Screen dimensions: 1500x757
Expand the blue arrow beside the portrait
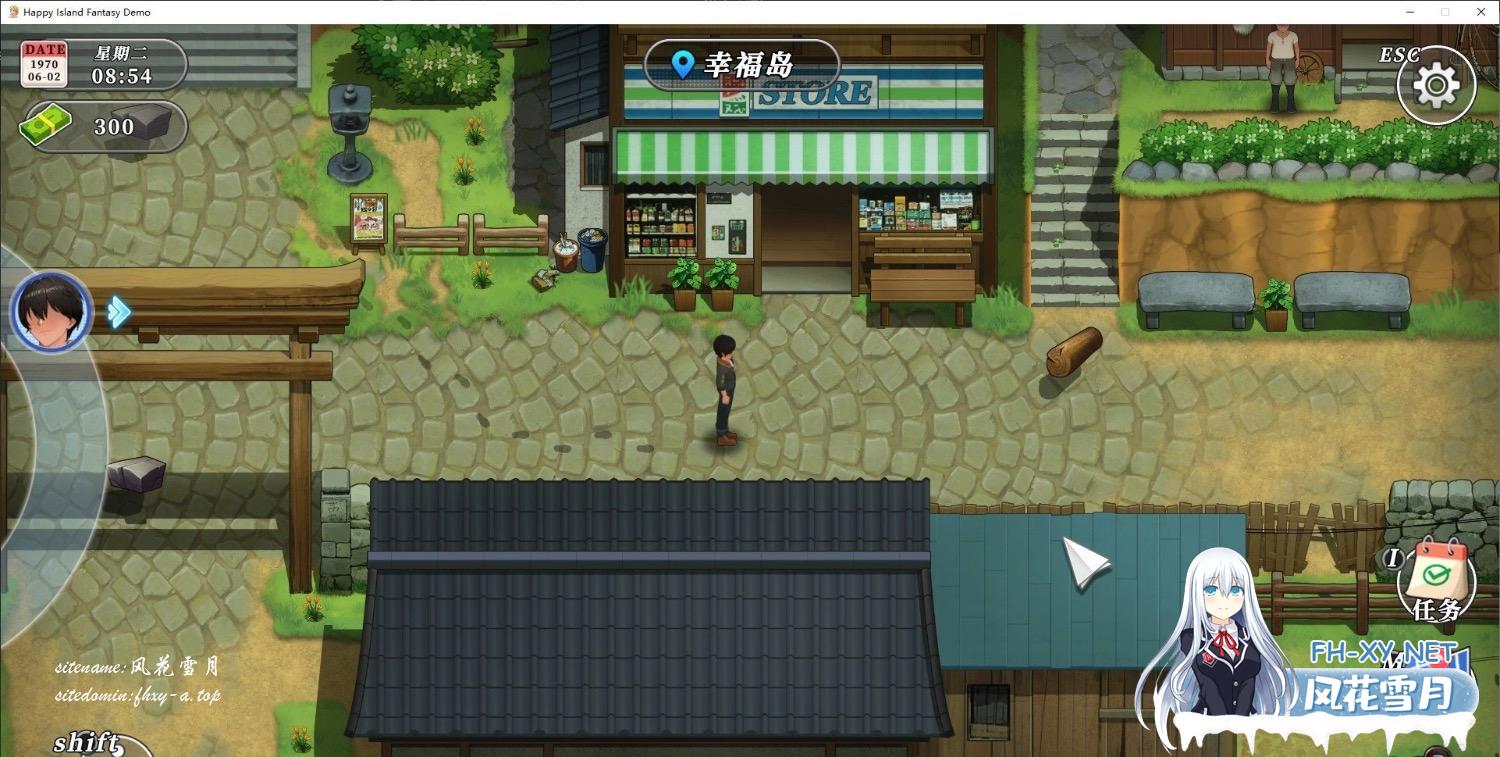[119, 311]
